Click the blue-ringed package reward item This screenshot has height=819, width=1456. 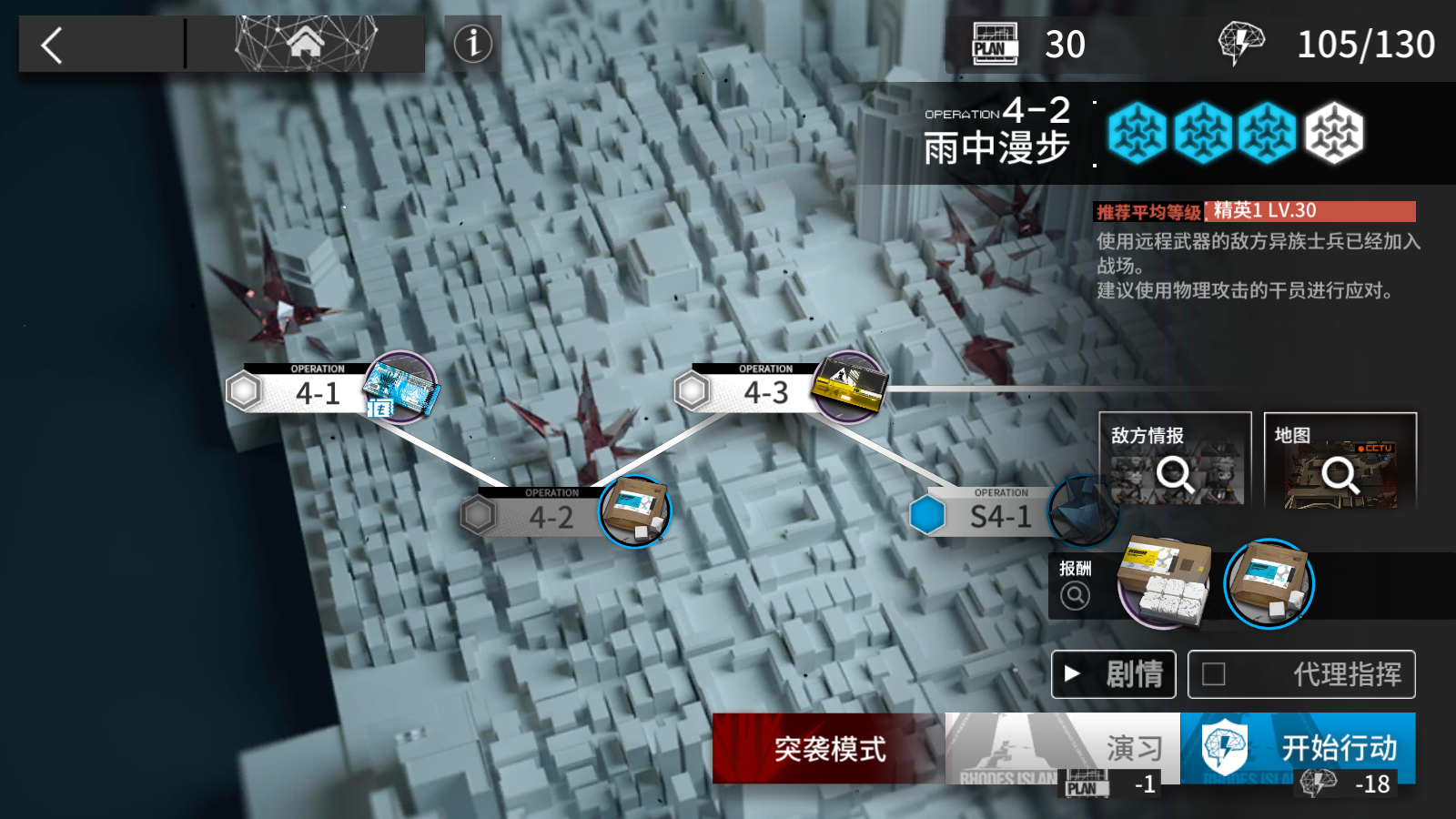coord(1269,583)
